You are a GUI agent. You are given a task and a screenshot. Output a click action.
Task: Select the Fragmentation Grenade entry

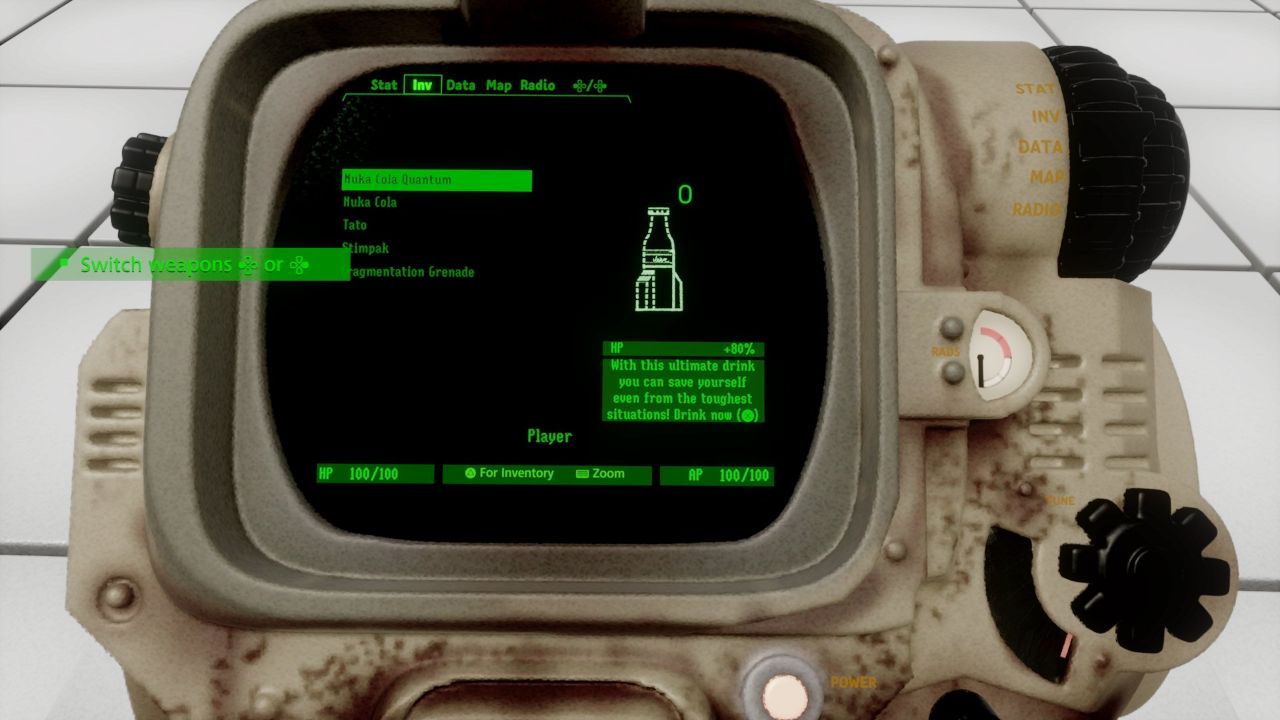[x=410, y=272]
